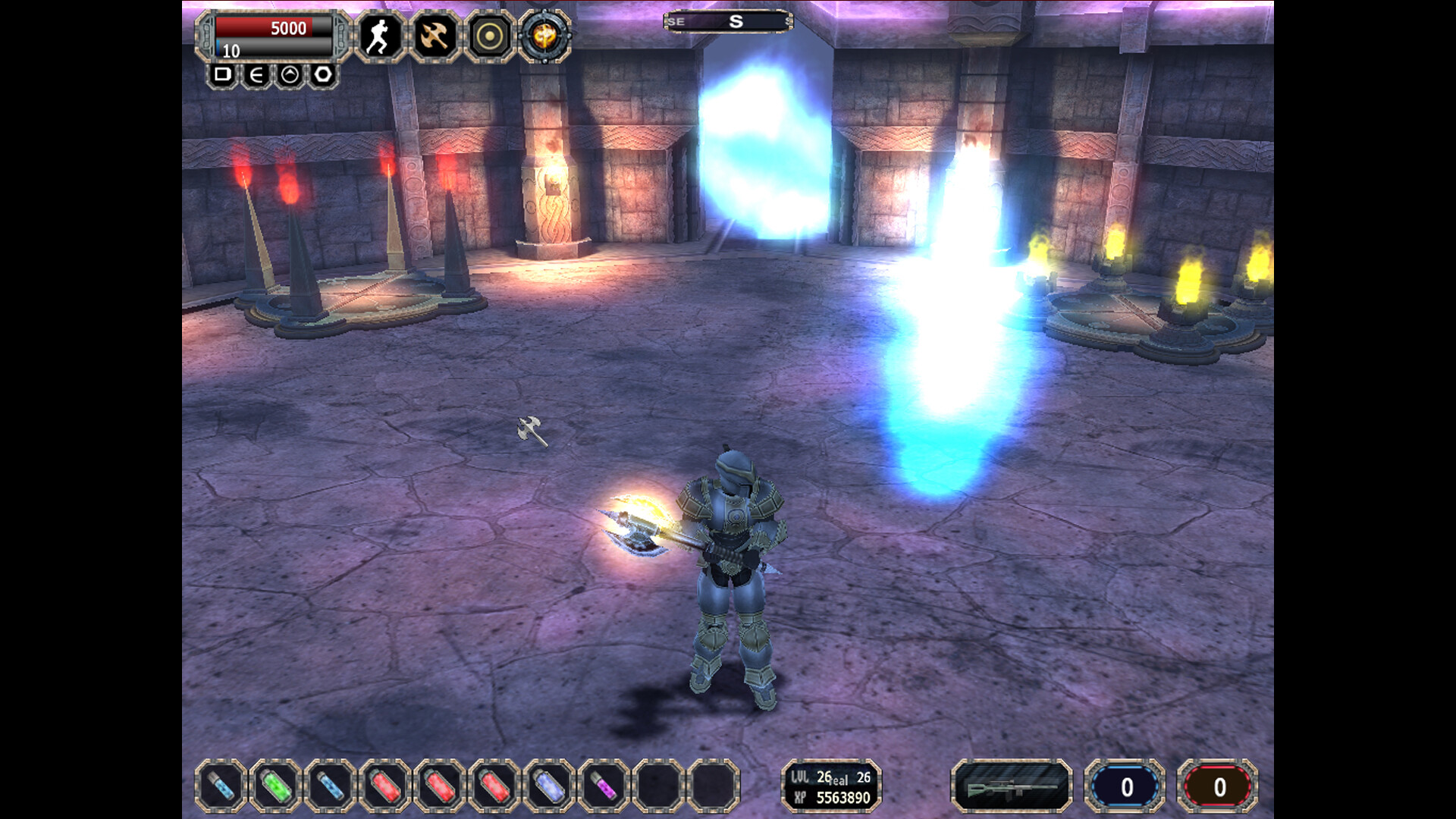Select the small E-shaped symbol icon
Viewport: 1456px width, 819px height.
(x=256, y=74)
